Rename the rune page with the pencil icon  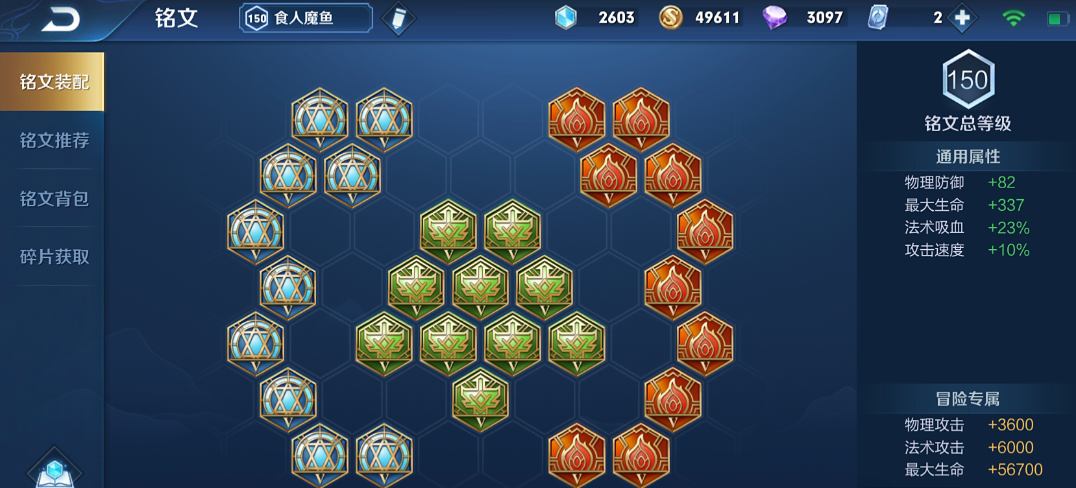click(x=398, y=19)
